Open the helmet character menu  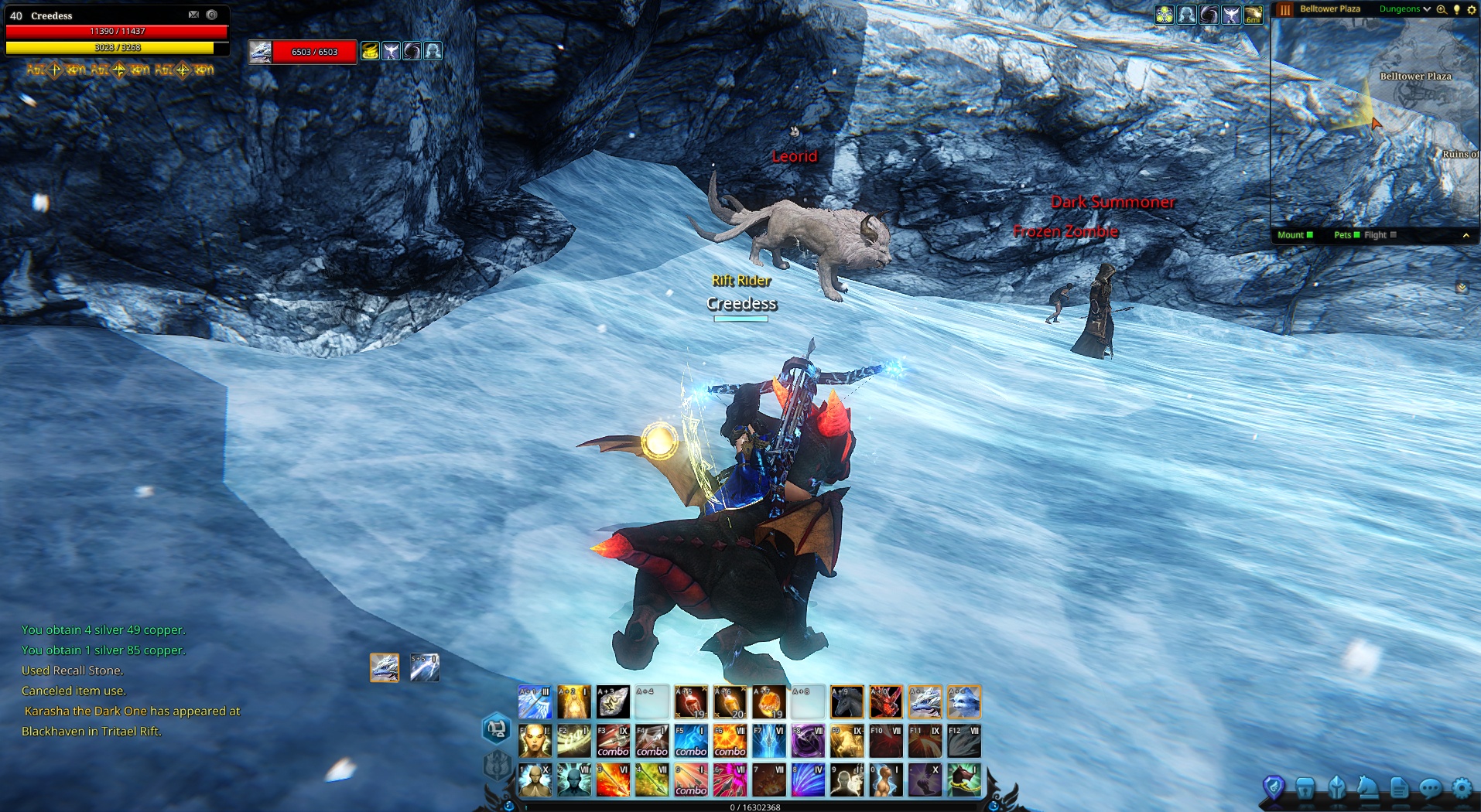coord(1337,788)
